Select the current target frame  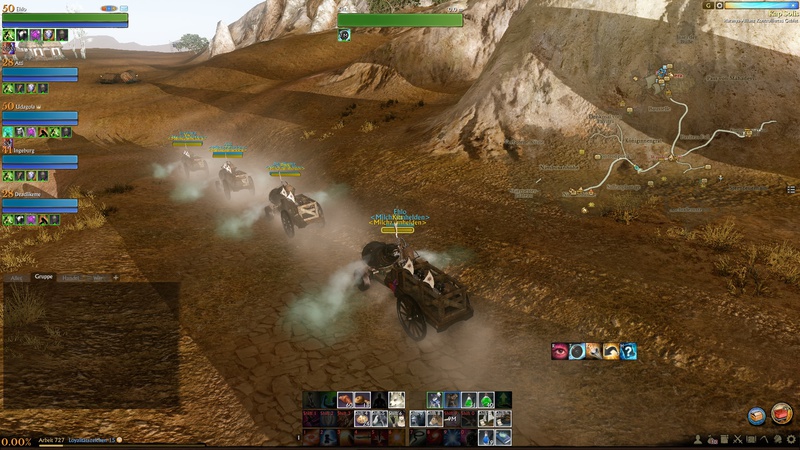tap(400, 20)
